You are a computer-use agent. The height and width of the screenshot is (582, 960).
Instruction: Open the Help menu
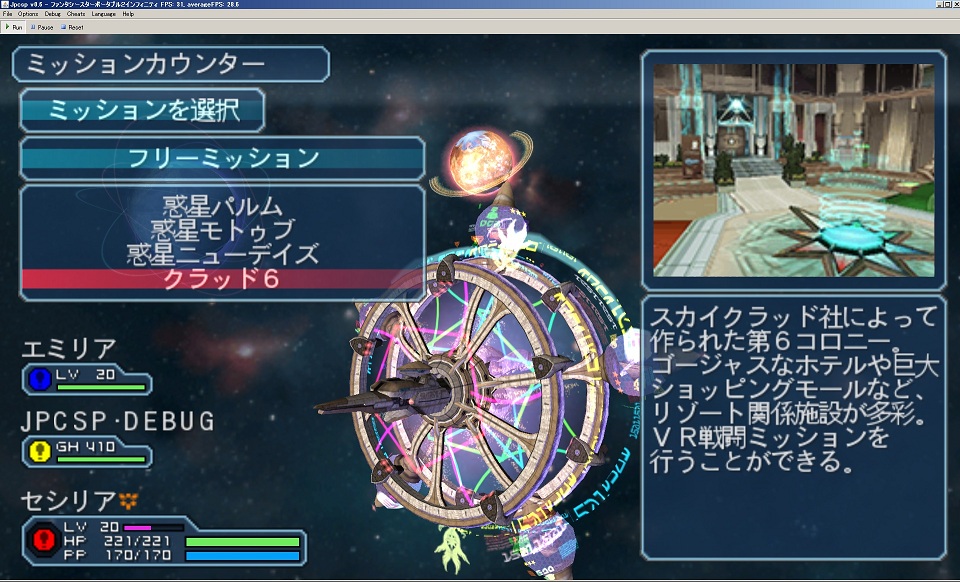(x=128, y=14)
